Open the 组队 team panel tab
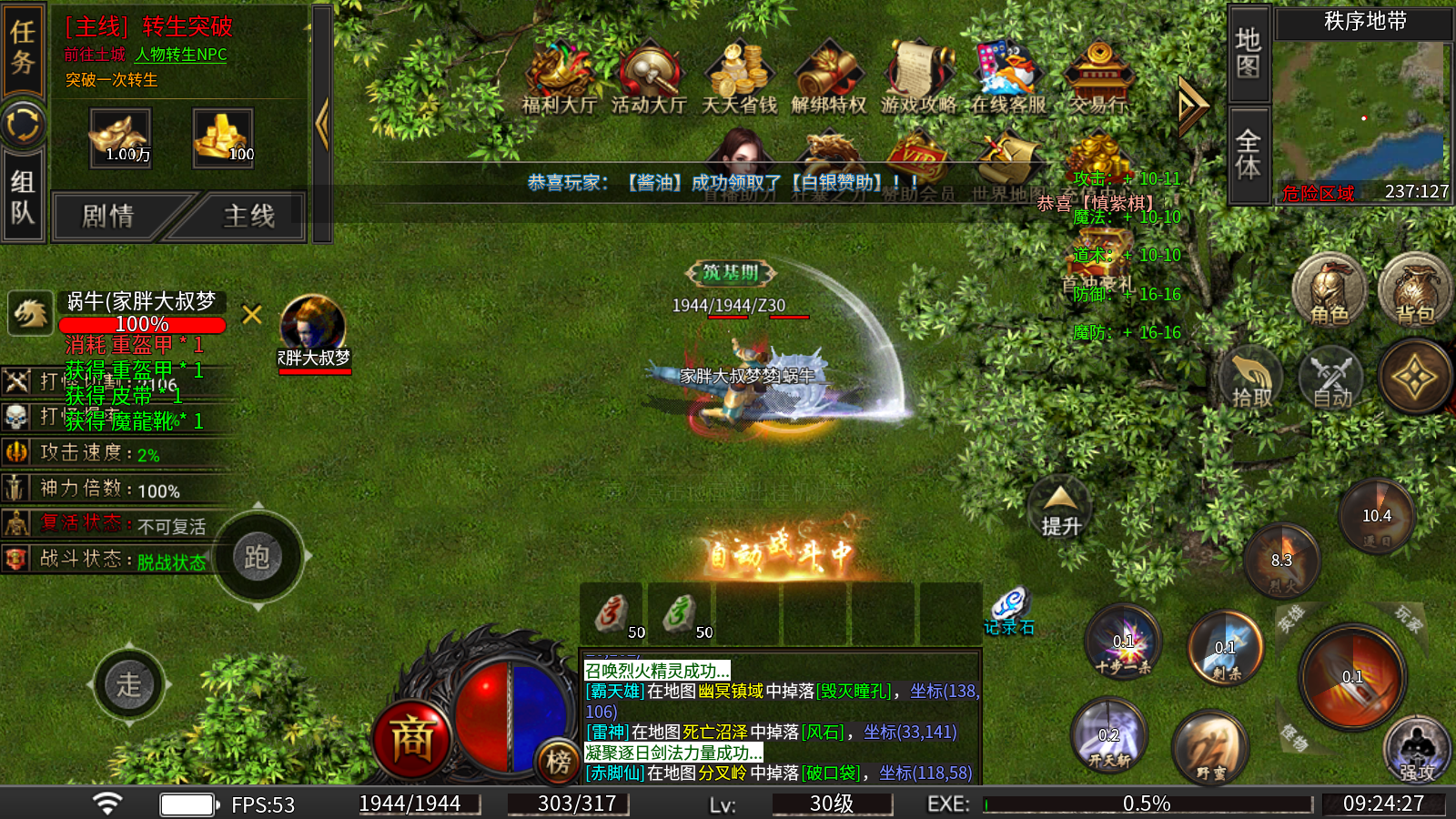This screenshot has width=1456, height=819. 23,197
